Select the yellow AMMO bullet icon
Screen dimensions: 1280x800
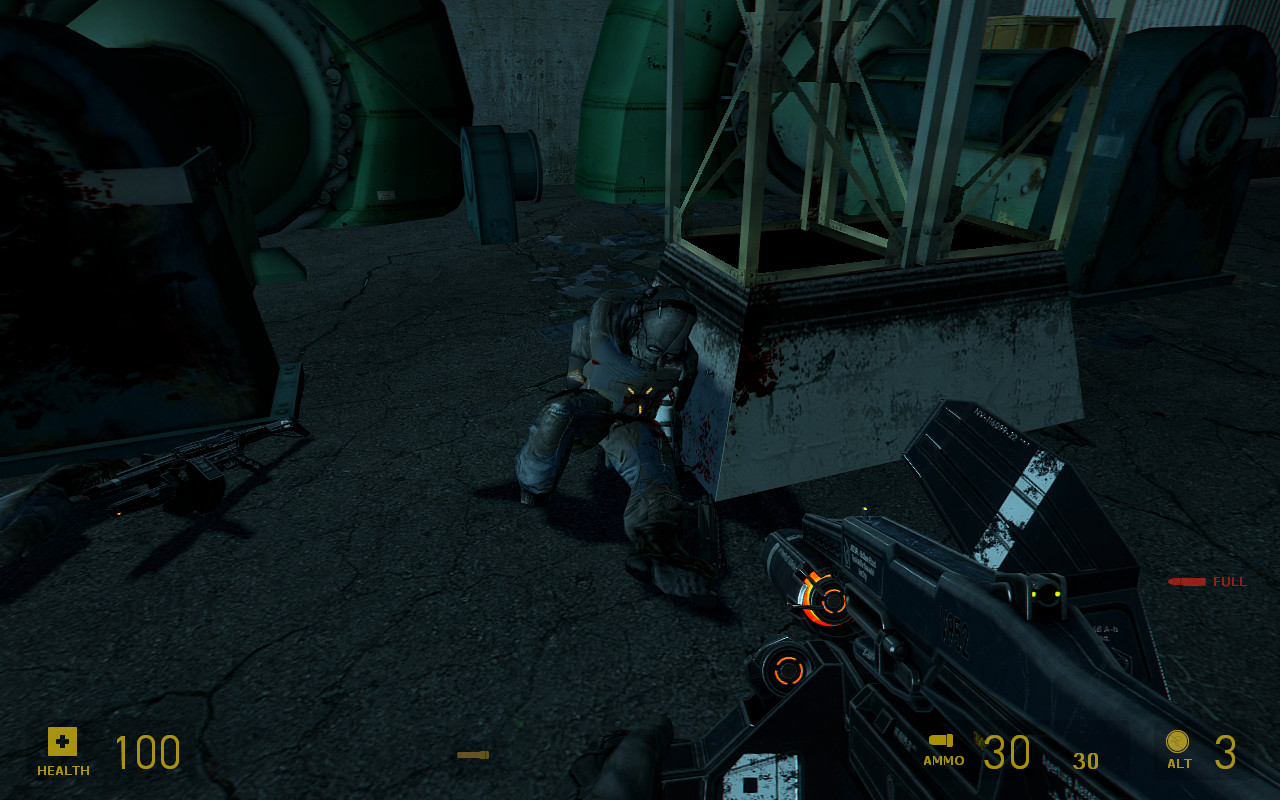pos(941,742)
